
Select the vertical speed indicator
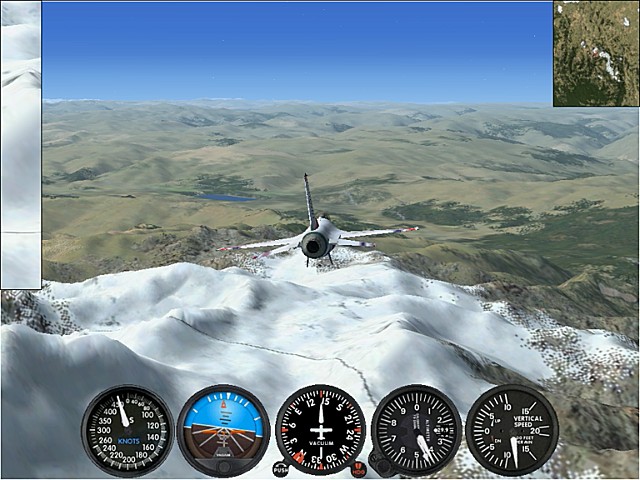pos(512,430)
